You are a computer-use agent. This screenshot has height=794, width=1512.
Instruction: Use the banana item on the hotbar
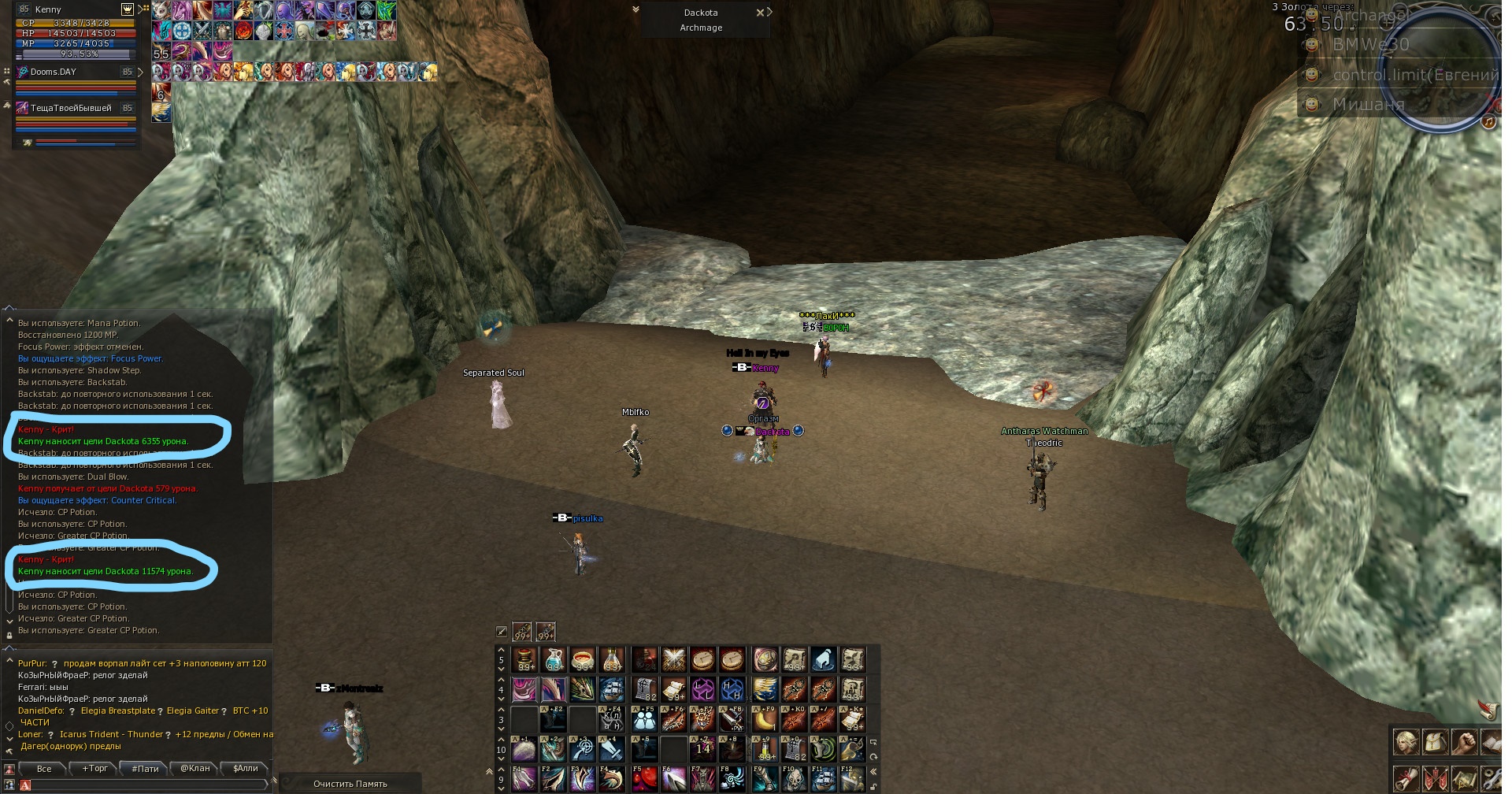765,719
